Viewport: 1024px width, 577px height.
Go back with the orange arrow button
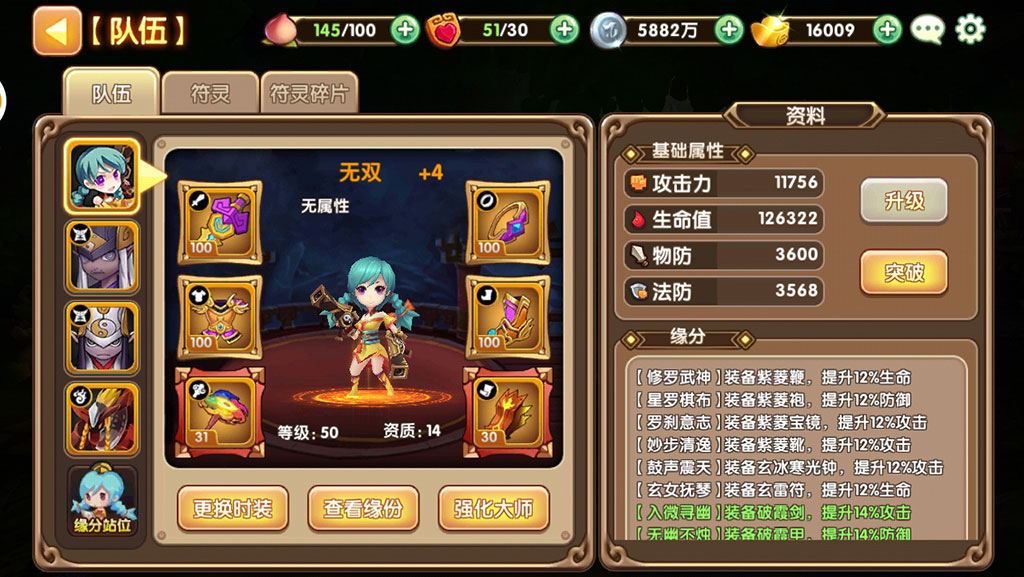pos(57,31)
